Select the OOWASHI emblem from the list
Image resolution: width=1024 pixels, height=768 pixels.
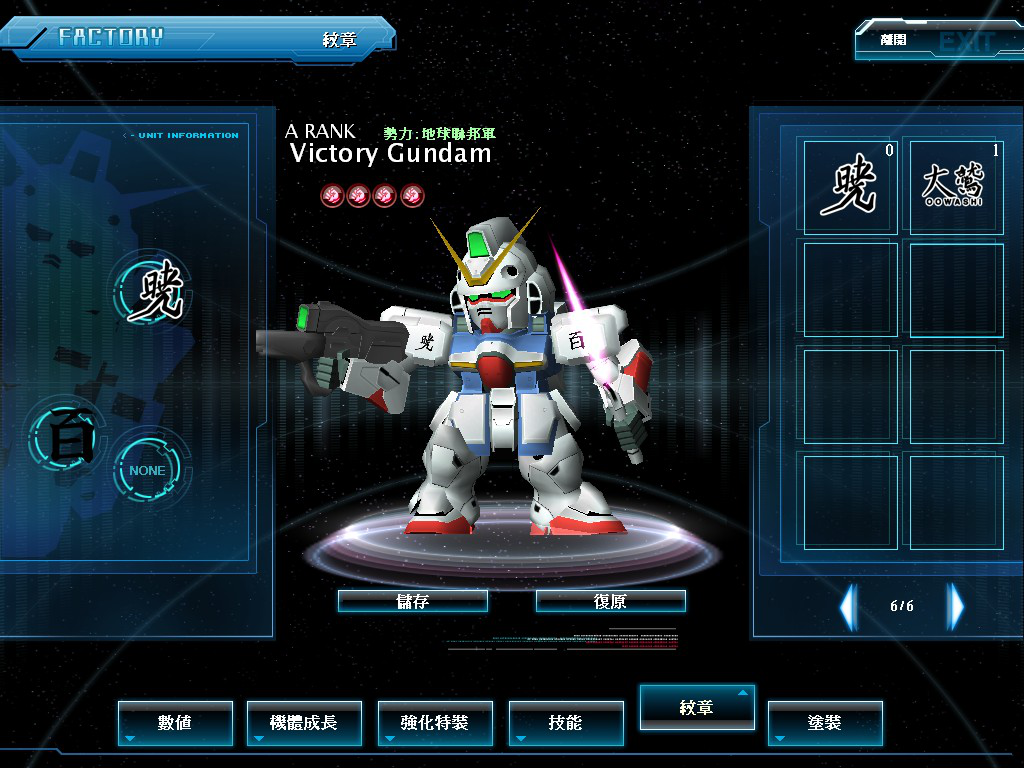pos(953,186)
